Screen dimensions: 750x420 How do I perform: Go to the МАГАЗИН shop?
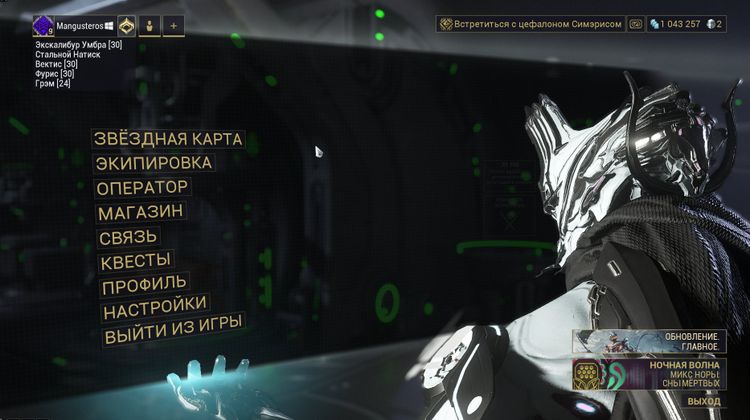(x=140, y=212)
